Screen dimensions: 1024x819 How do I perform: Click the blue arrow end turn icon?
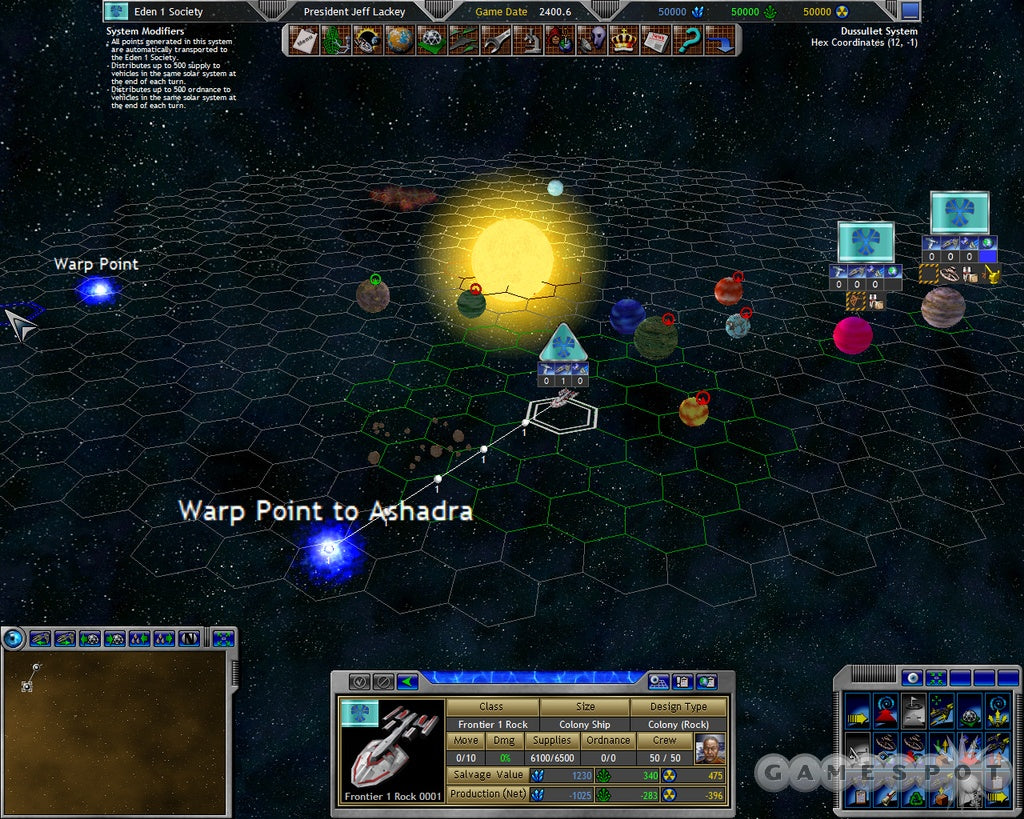click(x=720, y=40)
